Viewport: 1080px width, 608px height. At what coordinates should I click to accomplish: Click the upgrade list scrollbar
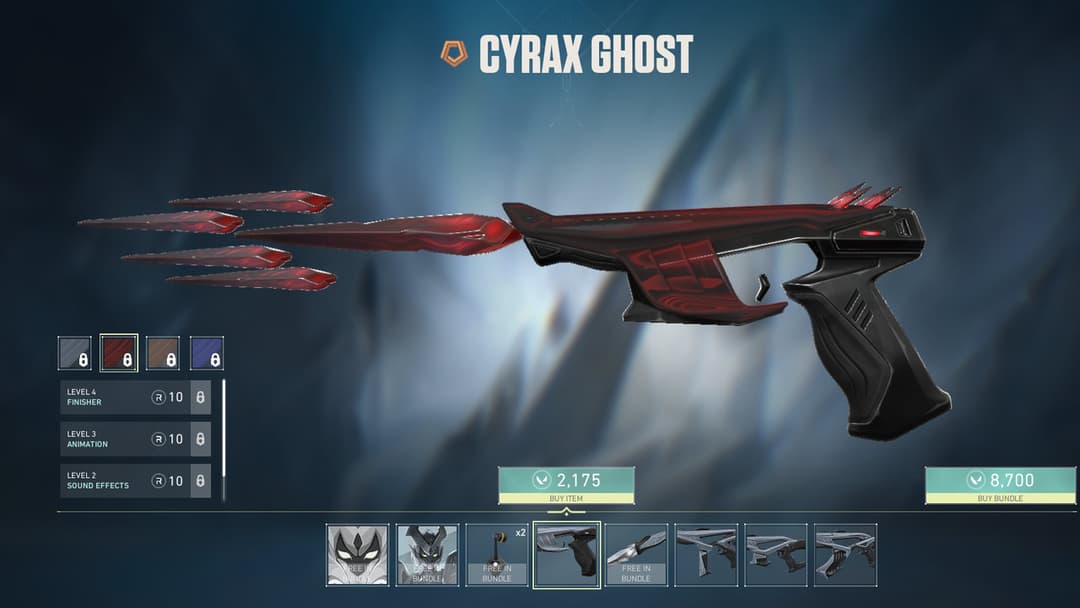click(x=223, y=438)
